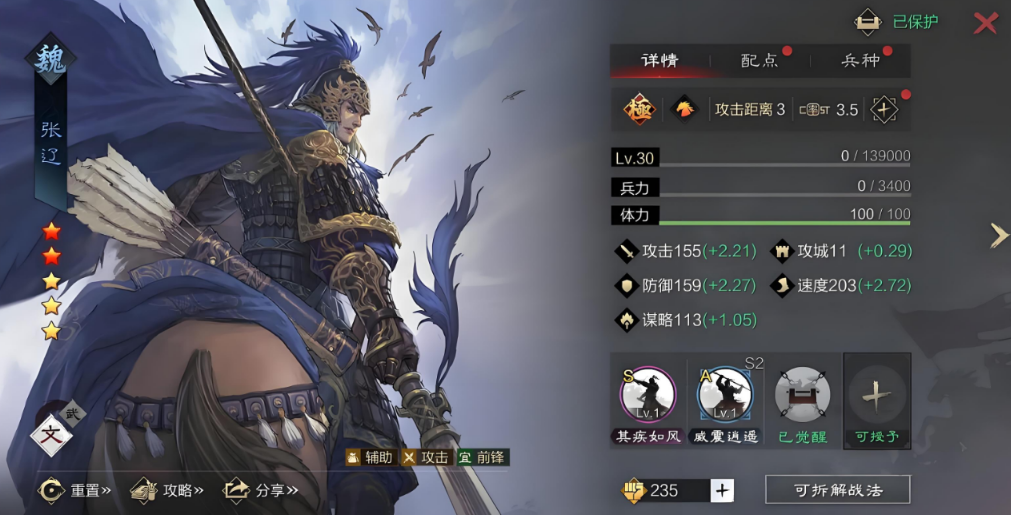The height and width of the screenshot is (515, 1011).
Task: Switch to the 详情 tab
Action: coord(660,61)
